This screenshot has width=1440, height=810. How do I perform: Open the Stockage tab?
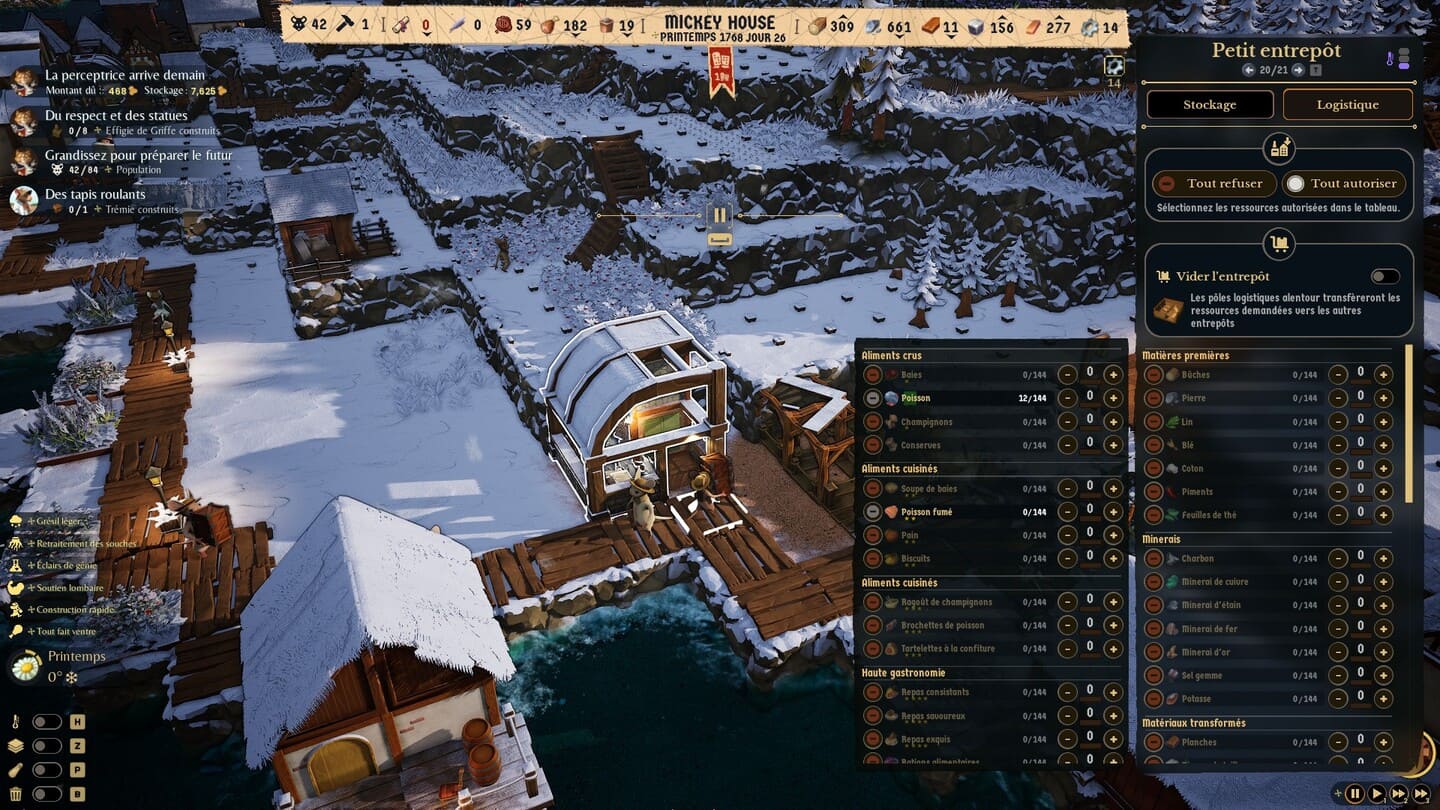pos(1210,104)
